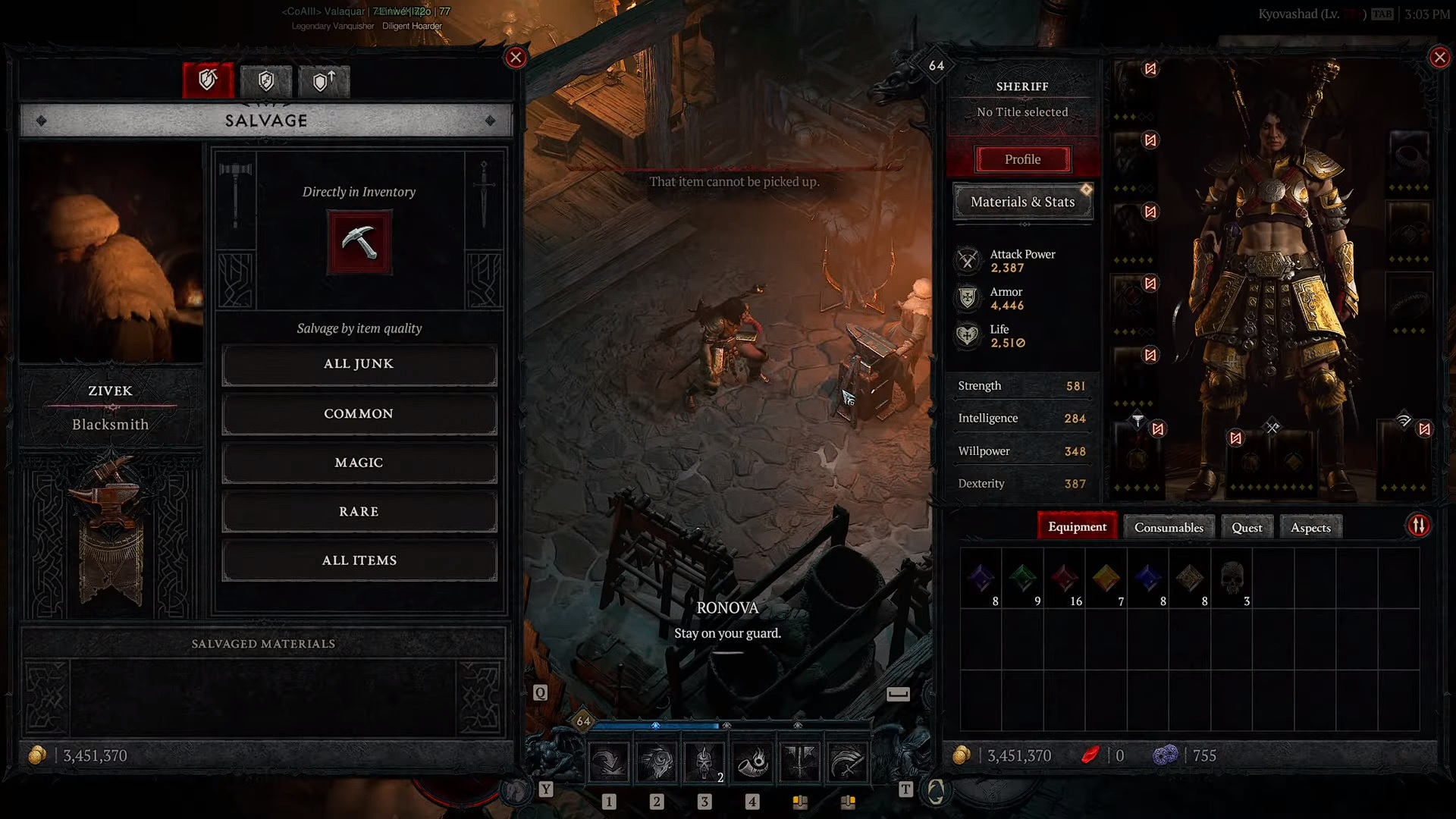Switch to the Repair tab at the blacksmith

coord(267,81)
